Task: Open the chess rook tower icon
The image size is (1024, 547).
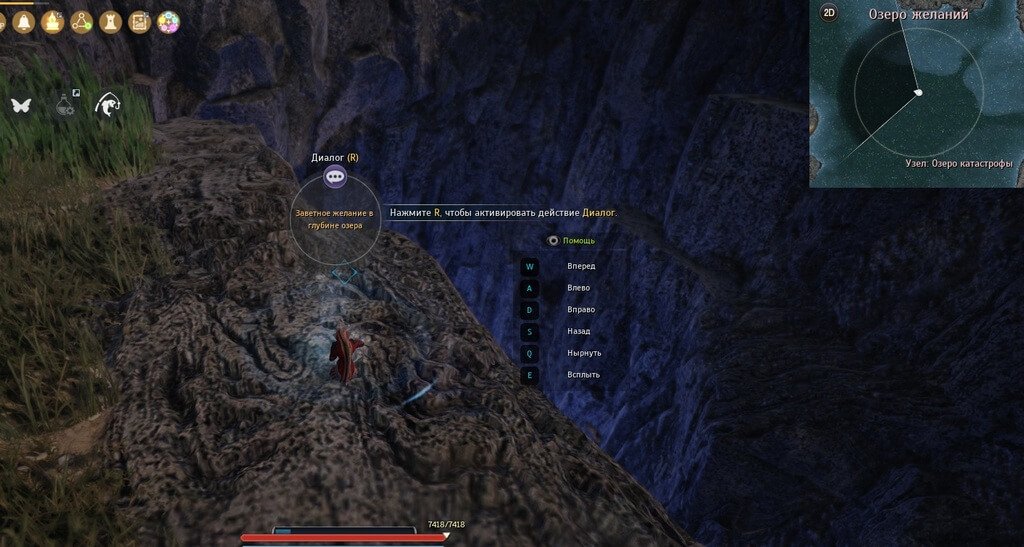Action: pyautogui.click(x=111, y=21)
